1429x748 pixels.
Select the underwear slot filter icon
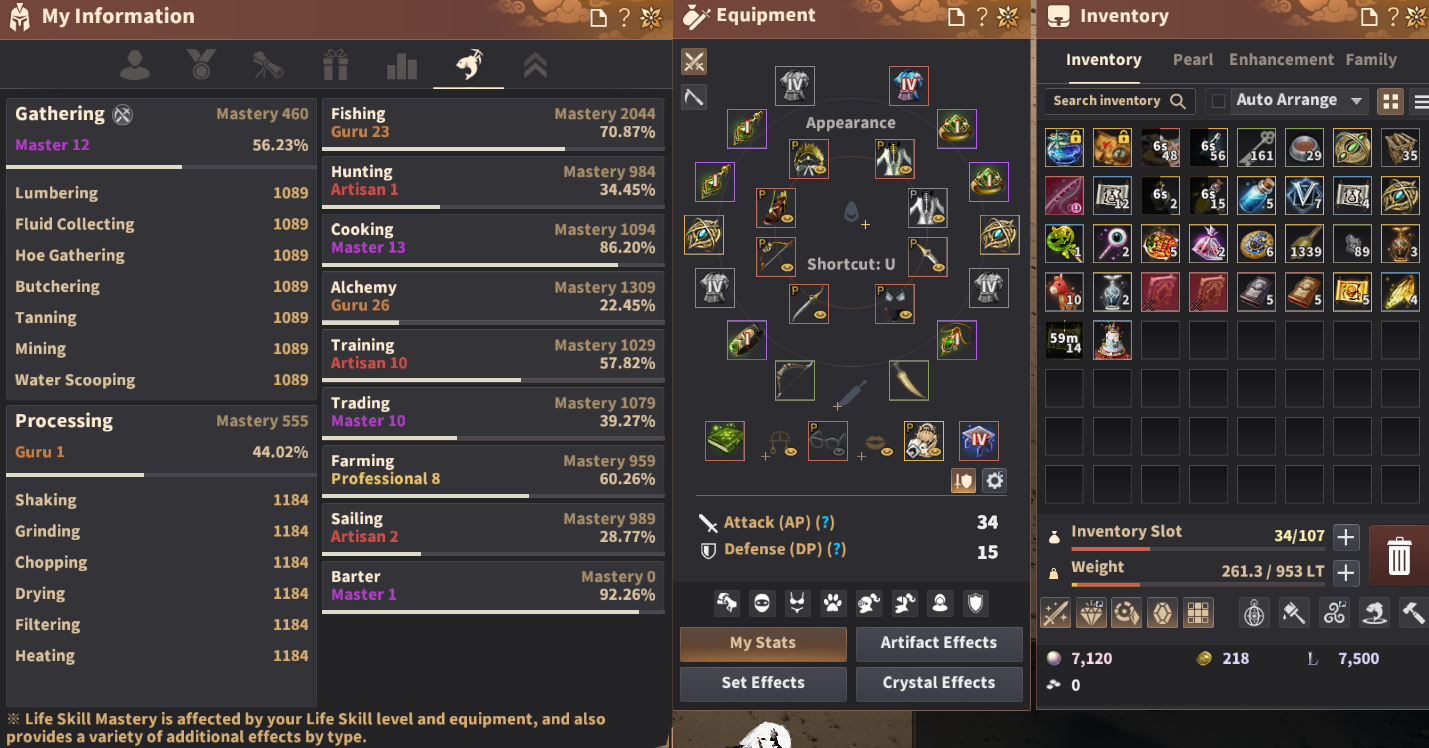pos(795,603)
